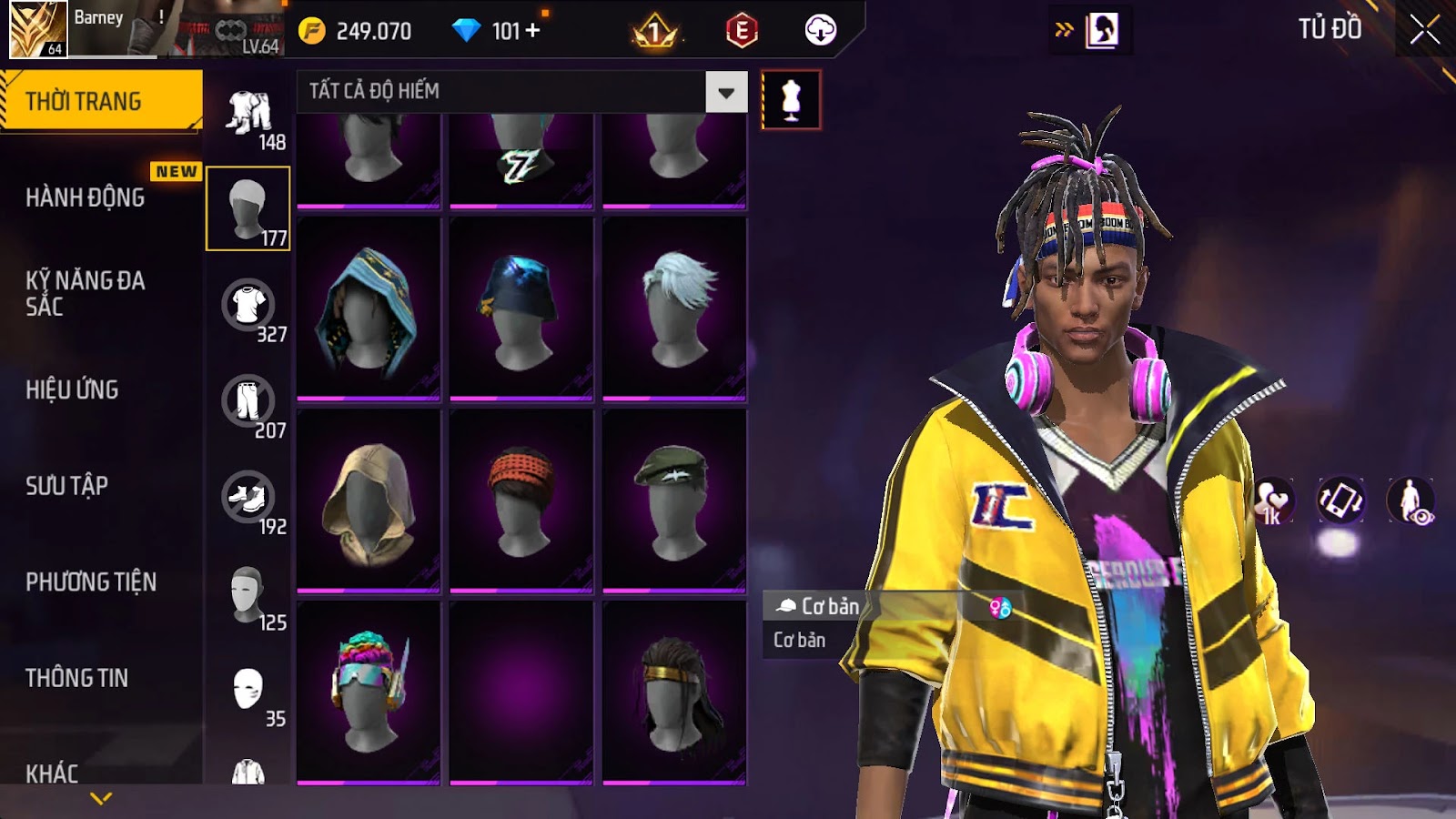Select the HIỆU ỨNG menu entry
Screen dimensions: 1456x819
coord(72,389)
